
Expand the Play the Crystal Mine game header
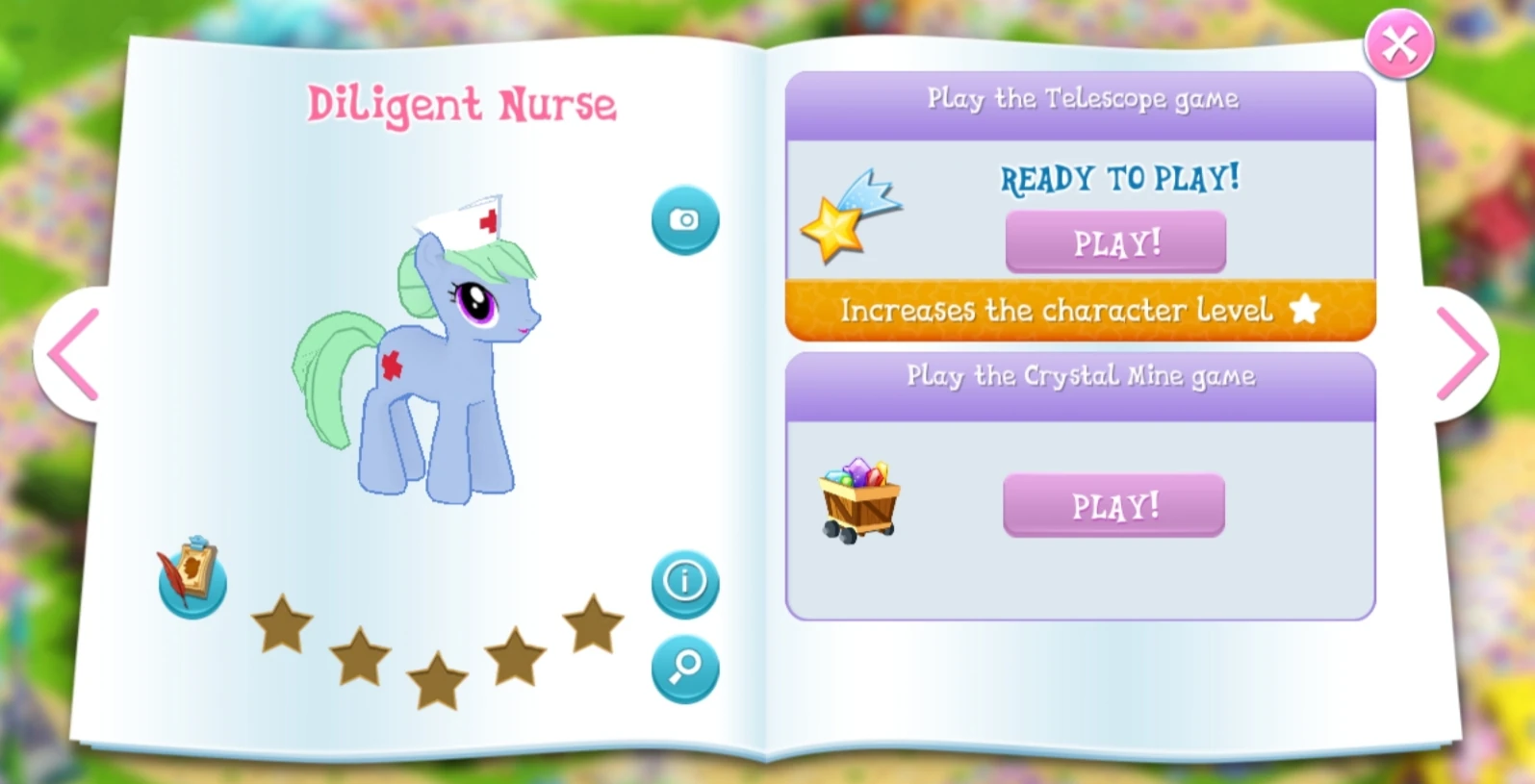(1080, 377)
